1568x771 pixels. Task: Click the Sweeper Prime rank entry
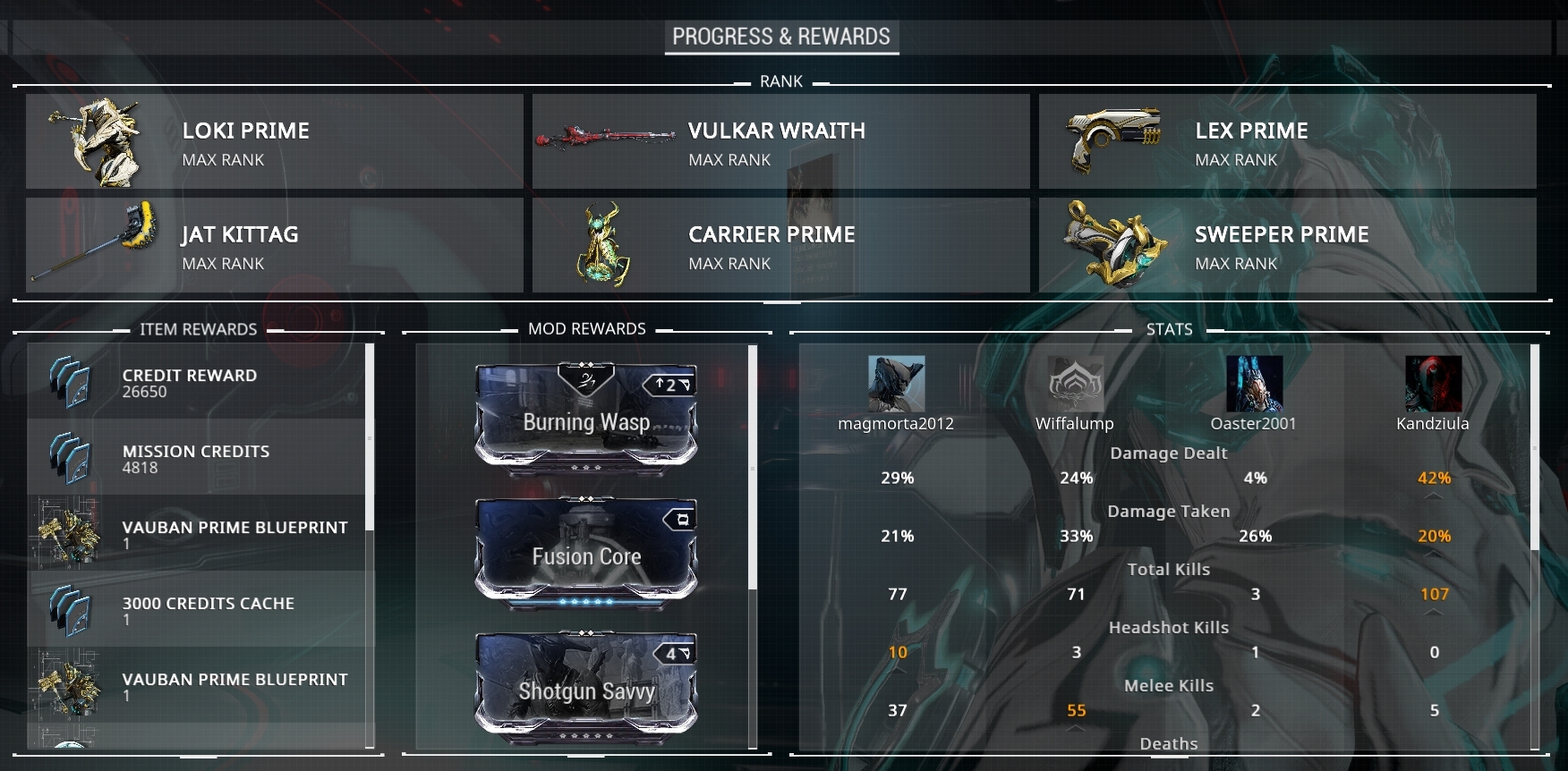coord(1287,245)
